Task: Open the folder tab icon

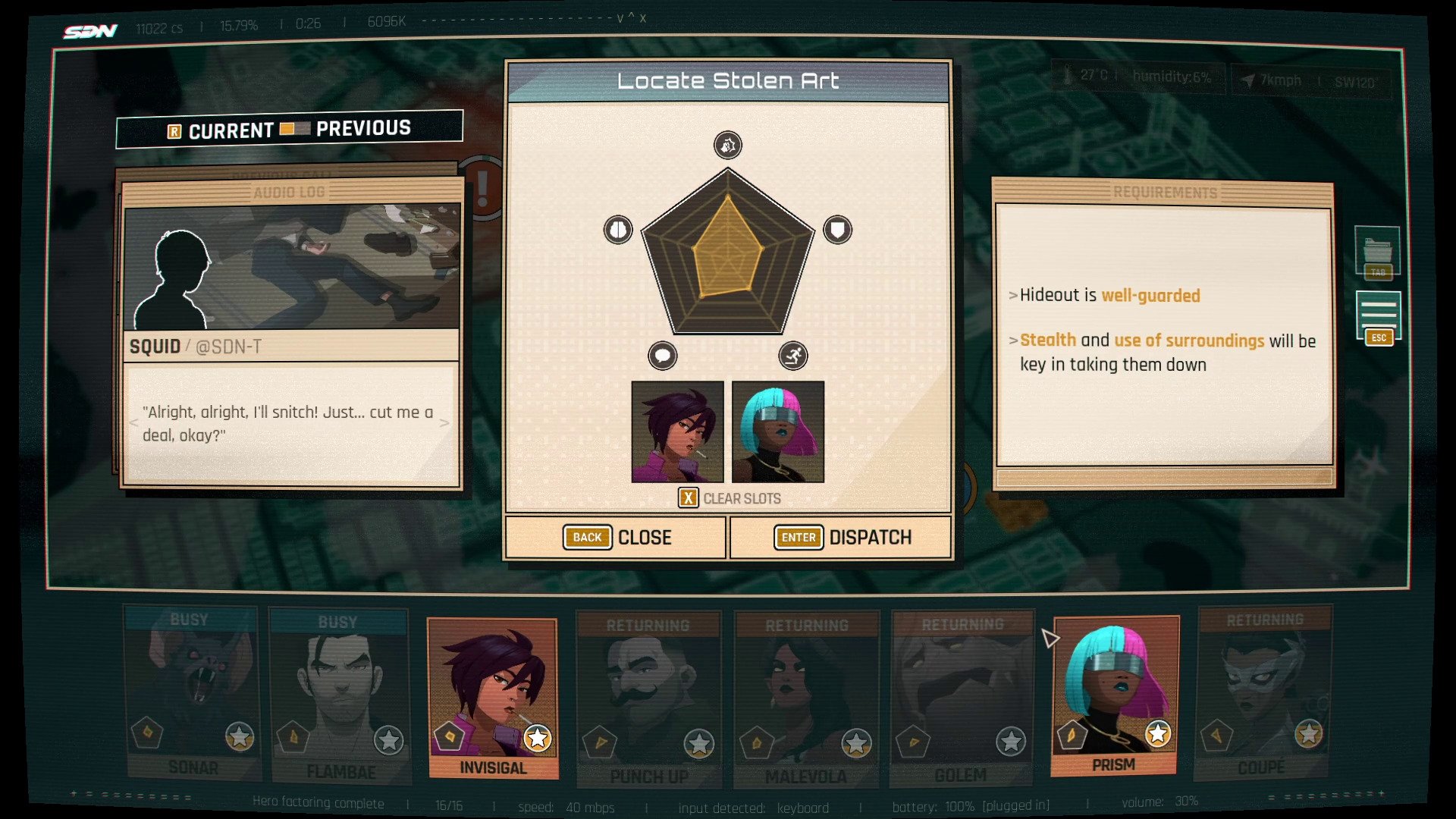Action: [x=1377, y=250]
